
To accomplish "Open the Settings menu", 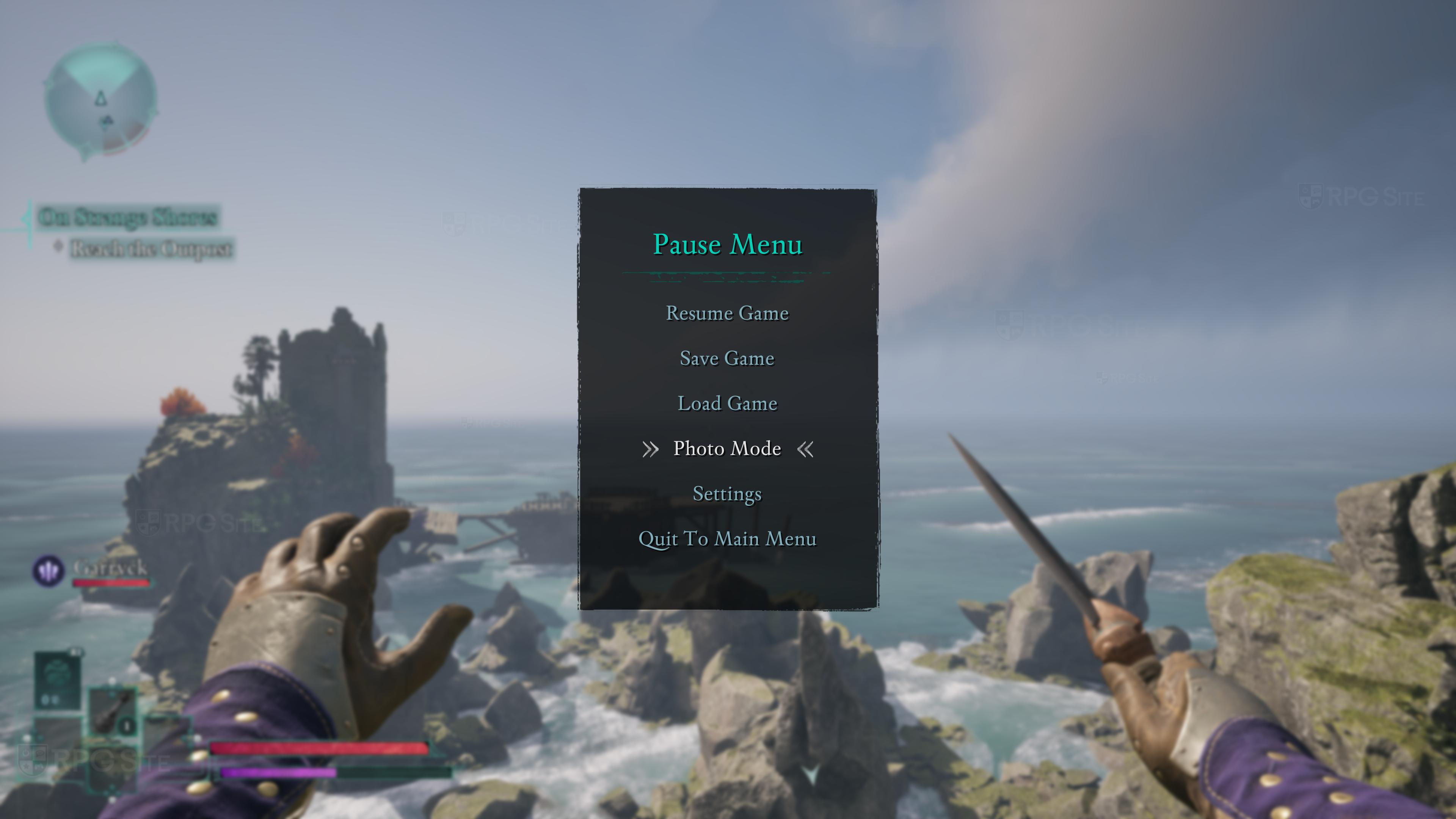I will coord(727,494).
